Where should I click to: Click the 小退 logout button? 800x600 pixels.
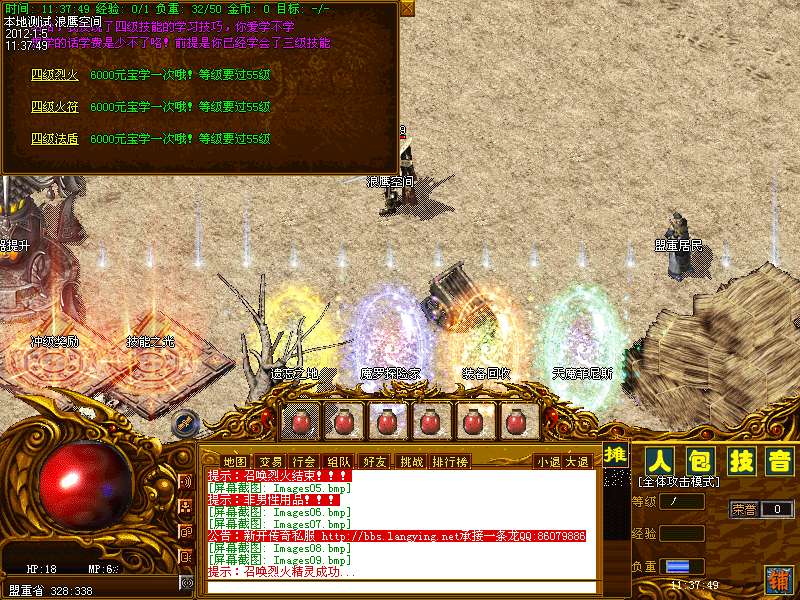point(549,461)
